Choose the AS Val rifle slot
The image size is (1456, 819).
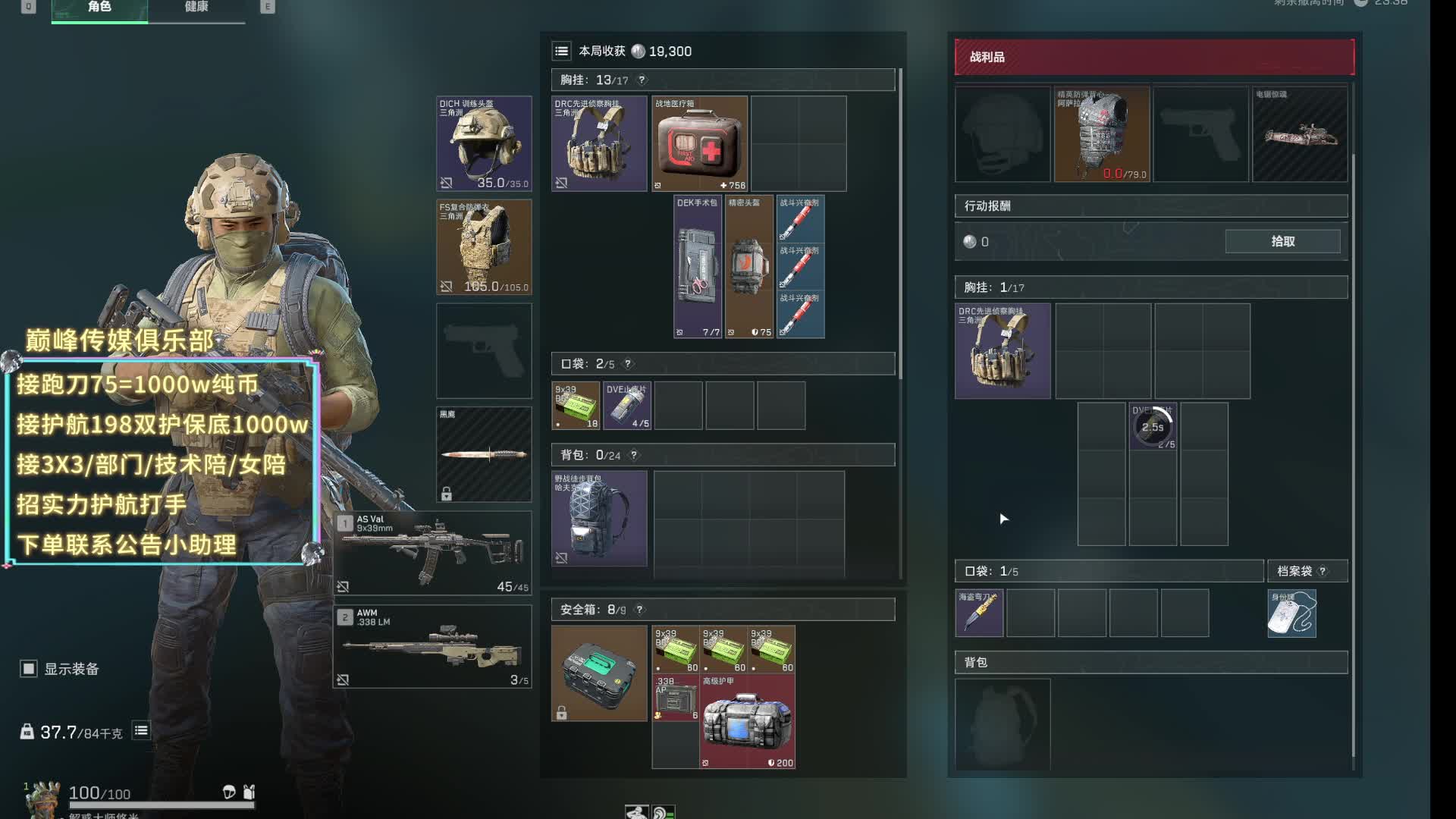point(432,553)
